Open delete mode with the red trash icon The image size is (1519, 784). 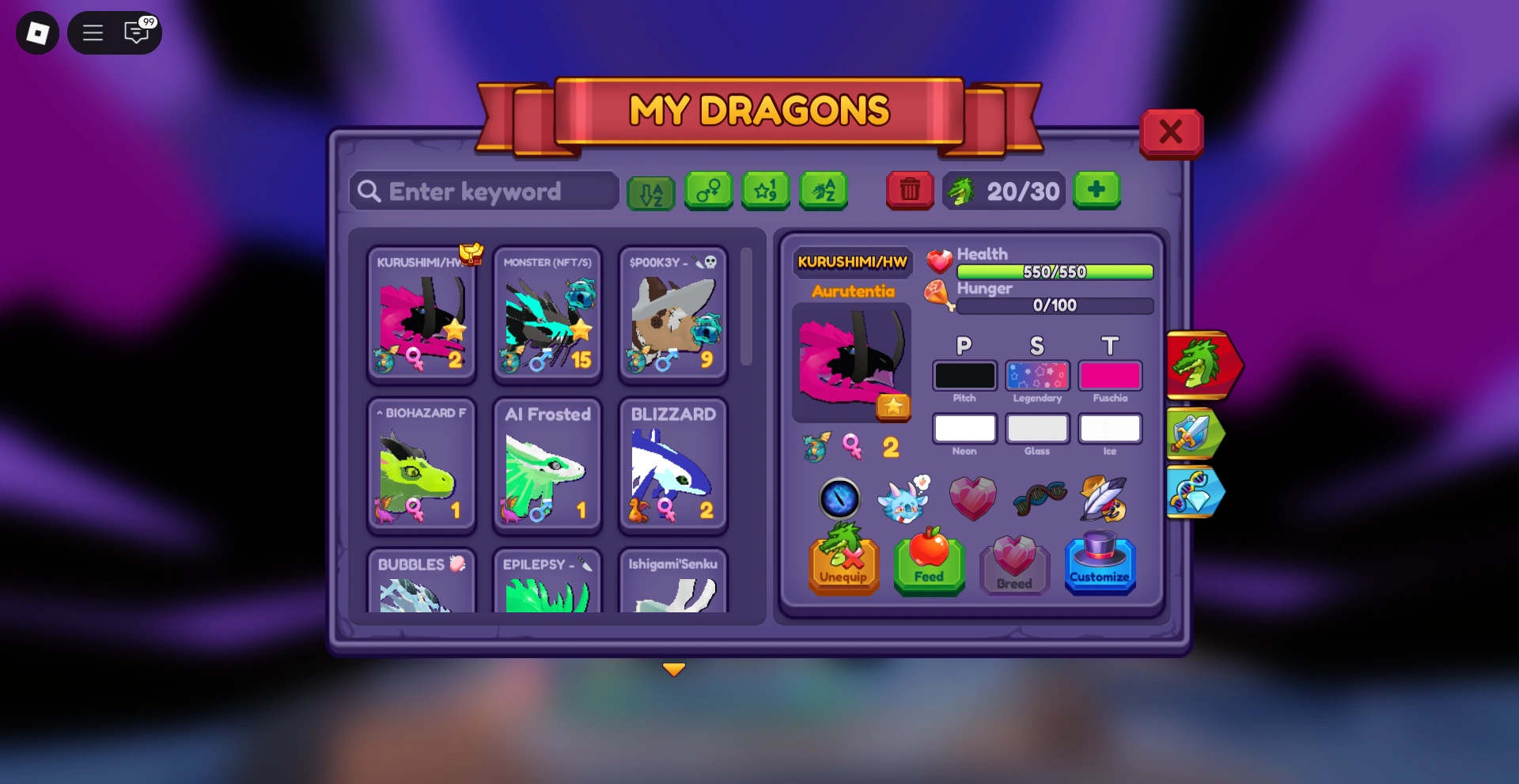909,191
